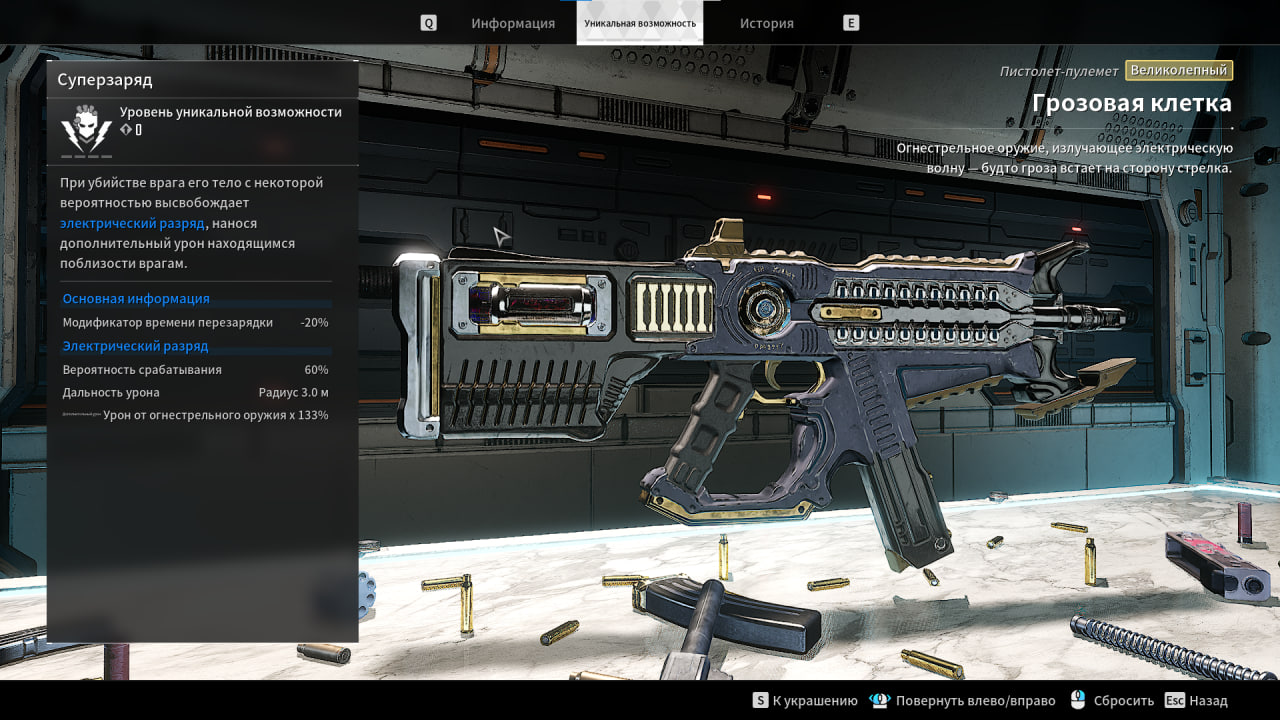Viewport: 1280px width, 720px height.
Task: Open the История tab
Action: [767, 23]
